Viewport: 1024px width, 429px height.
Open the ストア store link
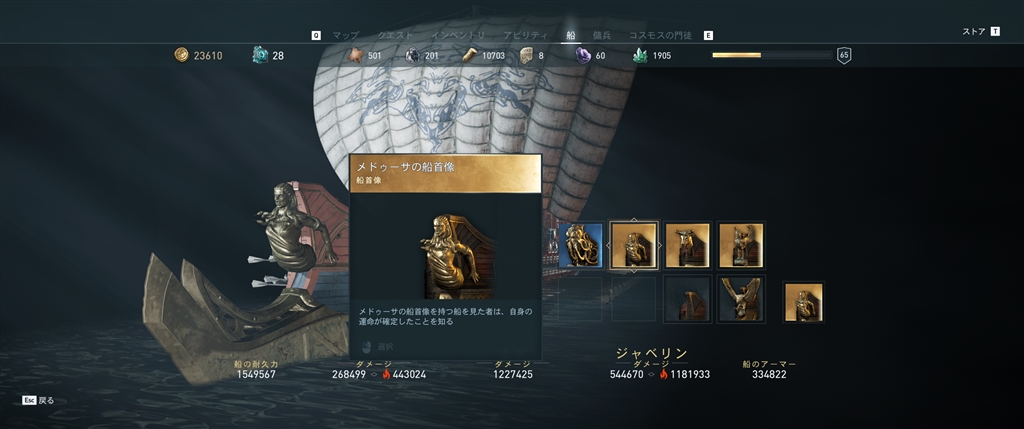pyautogui.click(x=974, y=31)
